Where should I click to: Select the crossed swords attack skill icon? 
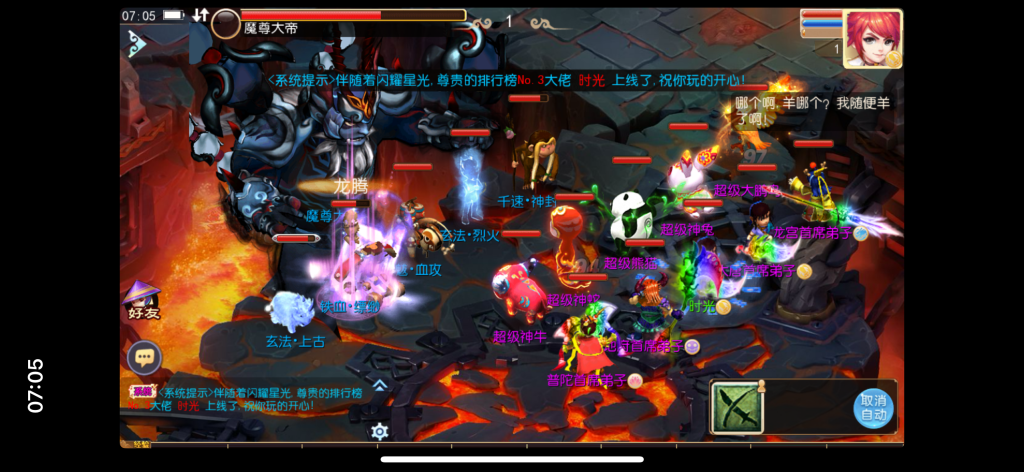(x=737, y=408)
